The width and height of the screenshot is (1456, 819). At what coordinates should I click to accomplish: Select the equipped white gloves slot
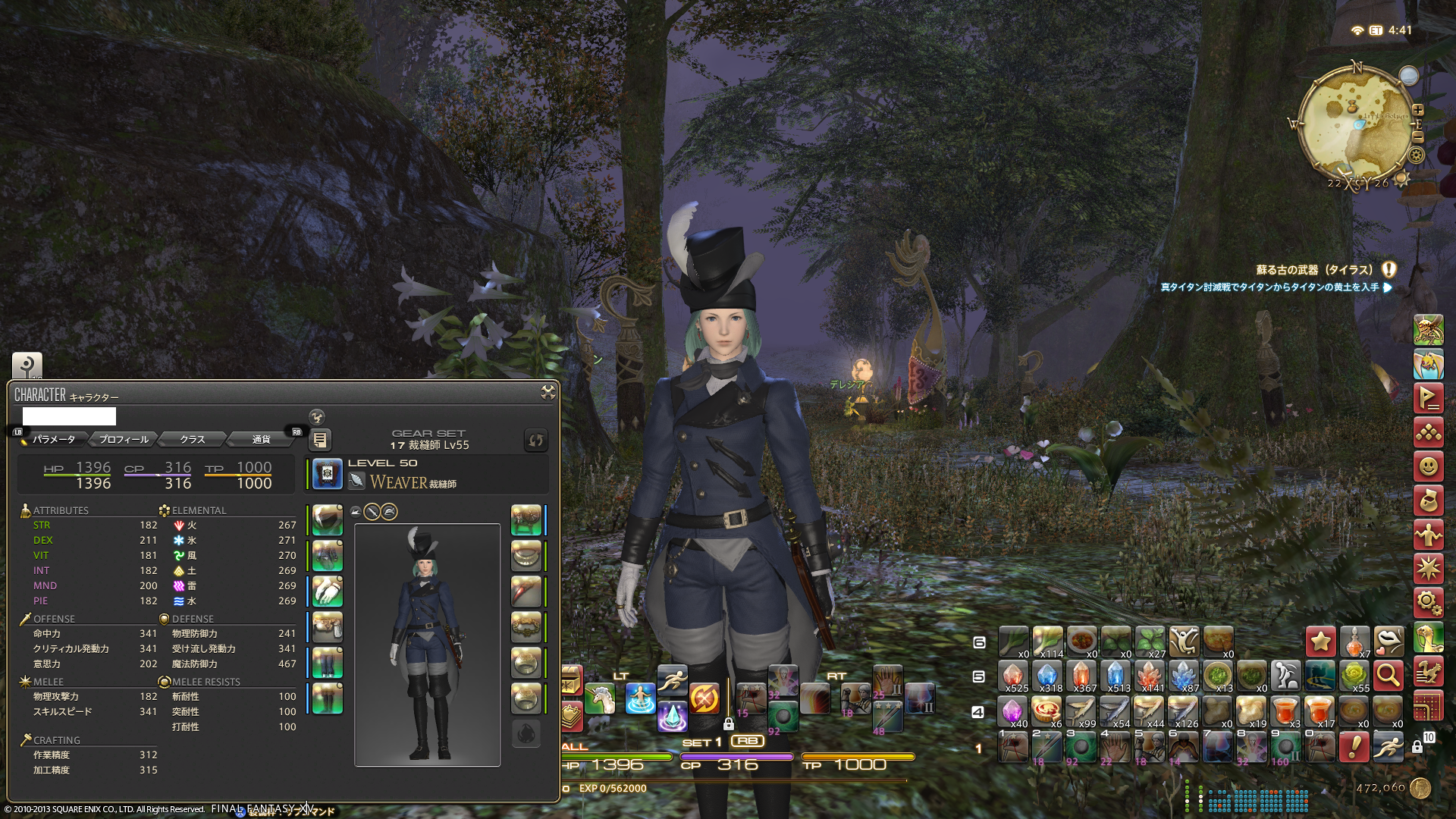tap(328, 591)
